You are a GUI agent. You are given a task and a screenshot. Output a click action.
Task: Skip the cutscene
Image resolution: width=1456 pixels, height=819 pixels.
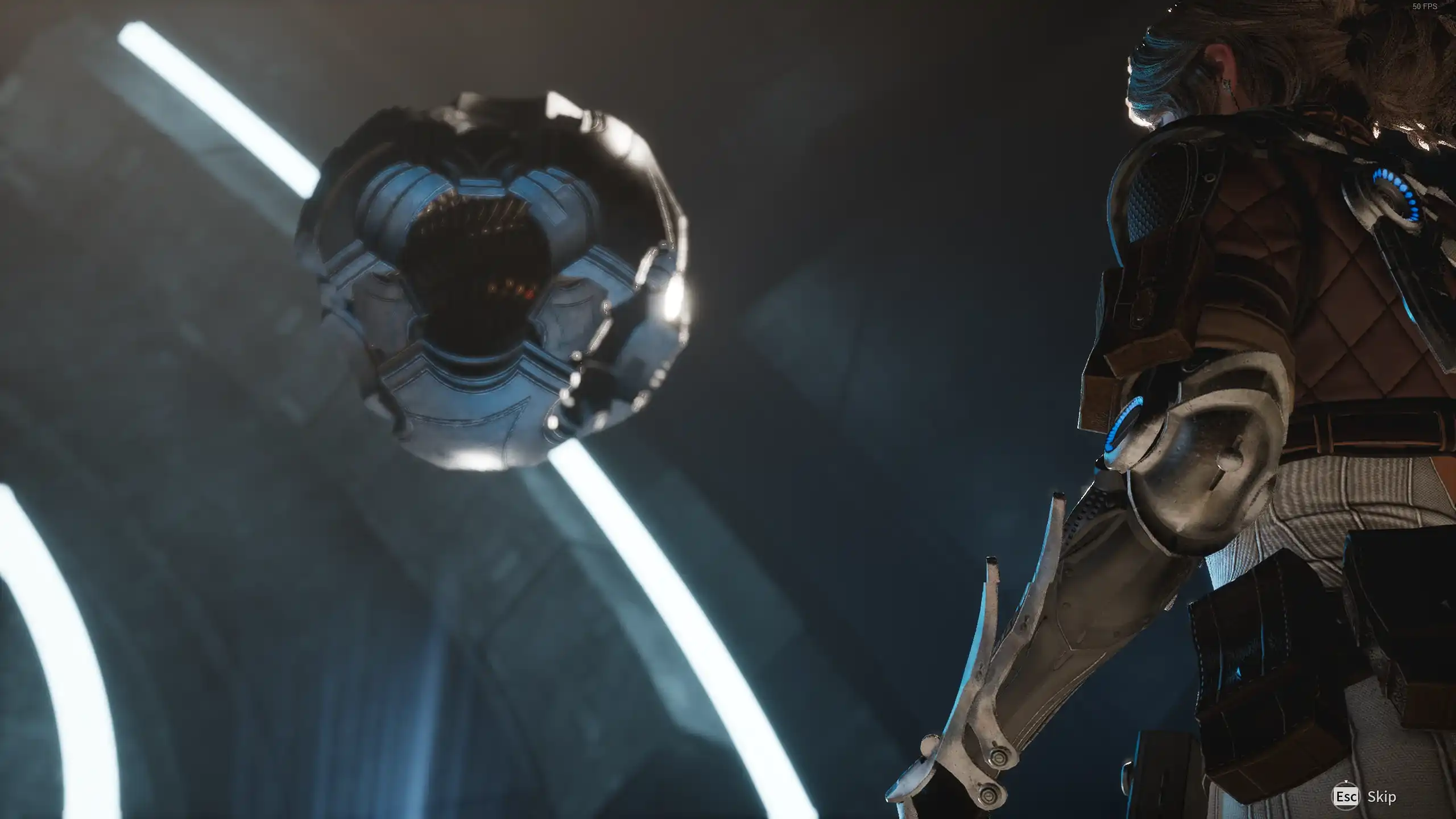tap(1364, 796)
